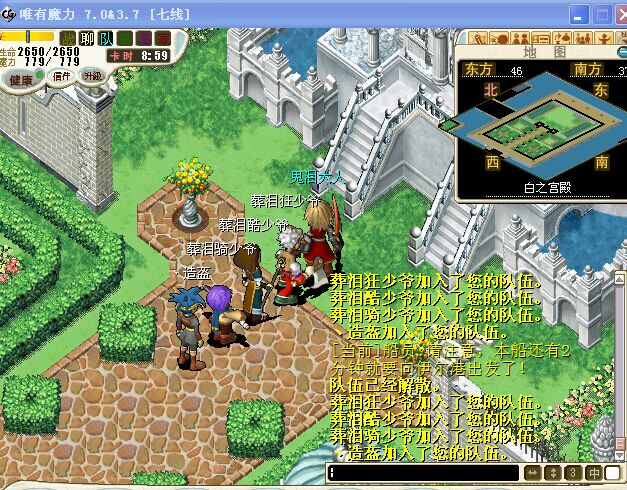Click the chat text input box
The width and height of the screenshot is (627, 490).
pos(424,473)
